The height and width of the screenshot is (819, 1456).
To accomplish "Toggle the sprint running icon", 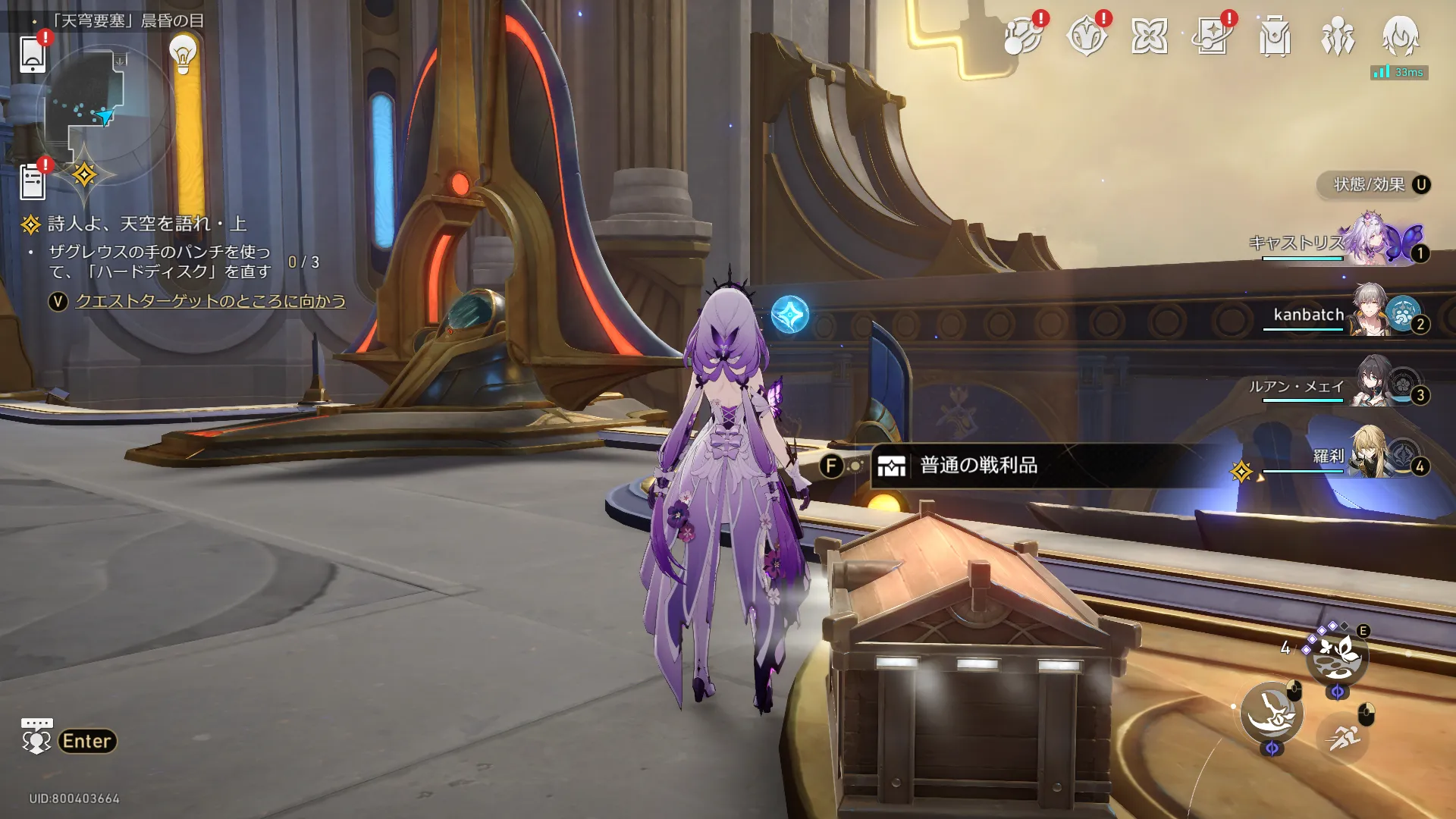I will coord(1343,736).
